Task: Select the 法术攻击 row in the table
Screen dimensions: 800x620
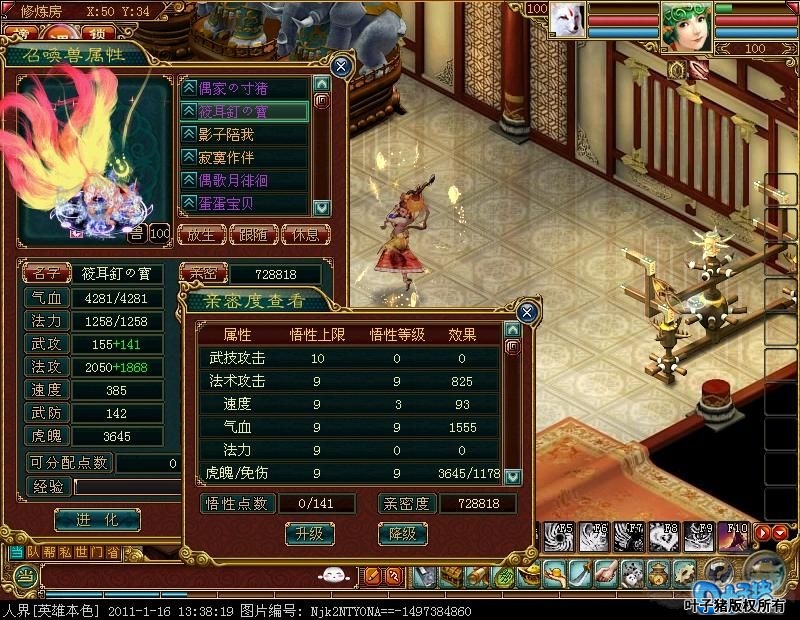Action: point(350,381)
